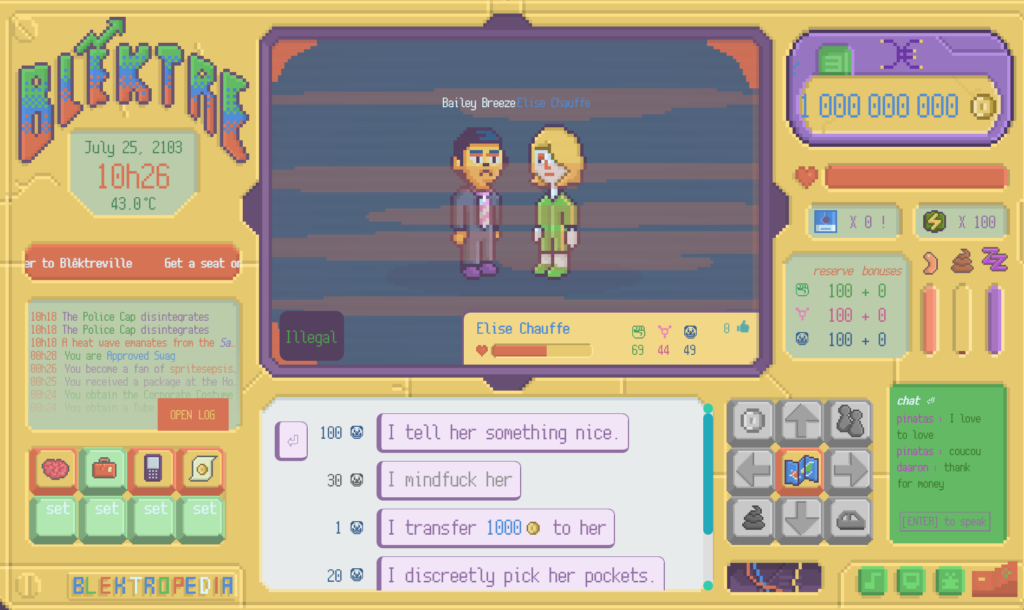This screenshot has height=610, width=1024.
Task: Choose "I transfer 1000 to her"
Action: [x=495, y=528]
